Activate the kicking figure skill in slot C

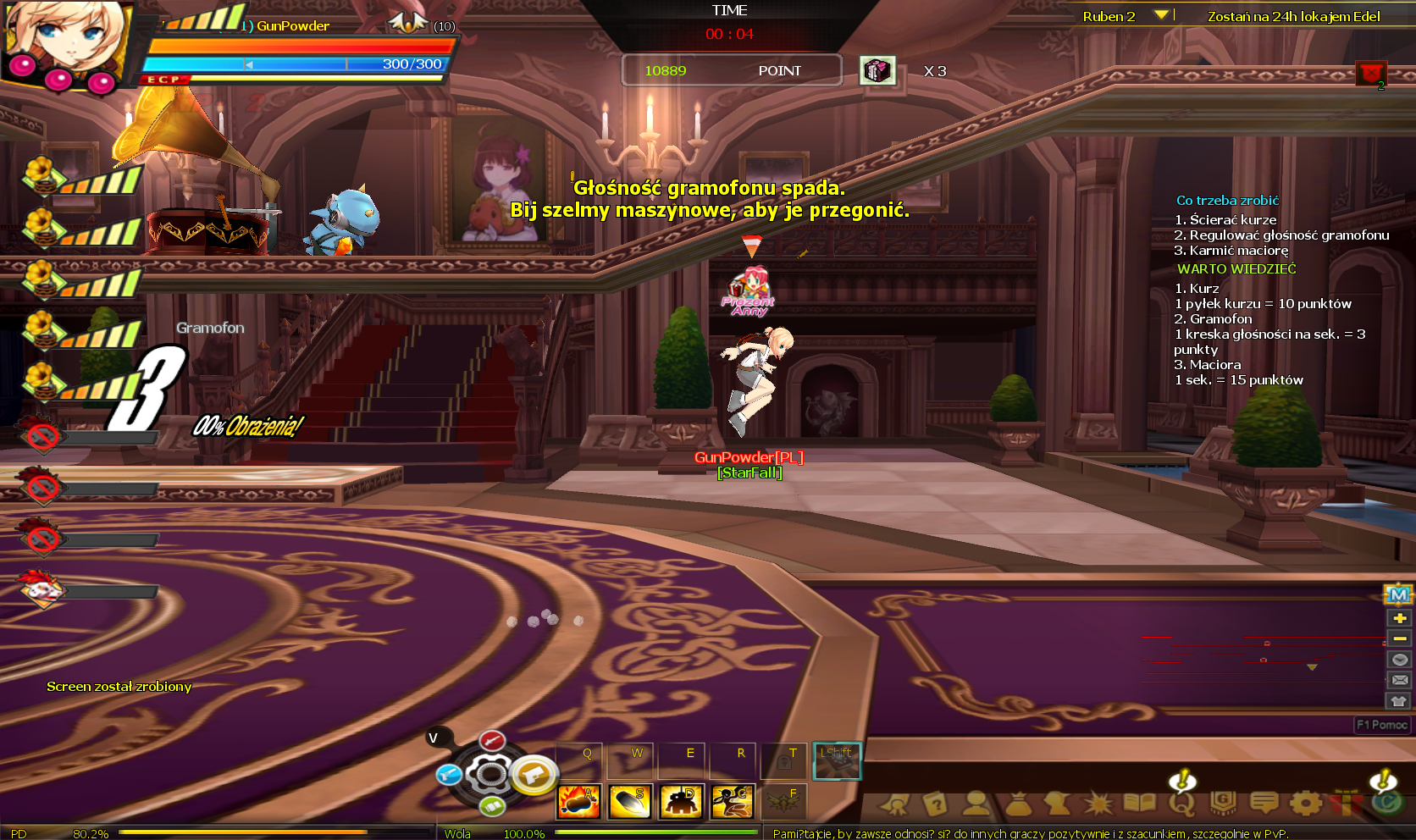coord(733,801)
